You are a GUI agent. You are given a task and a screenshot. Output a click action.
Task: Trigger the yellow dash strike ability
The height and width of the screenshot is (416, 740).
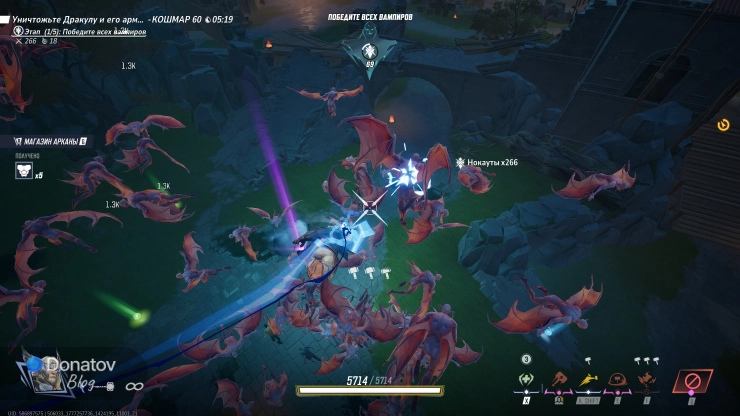click(x=587, y=380)
